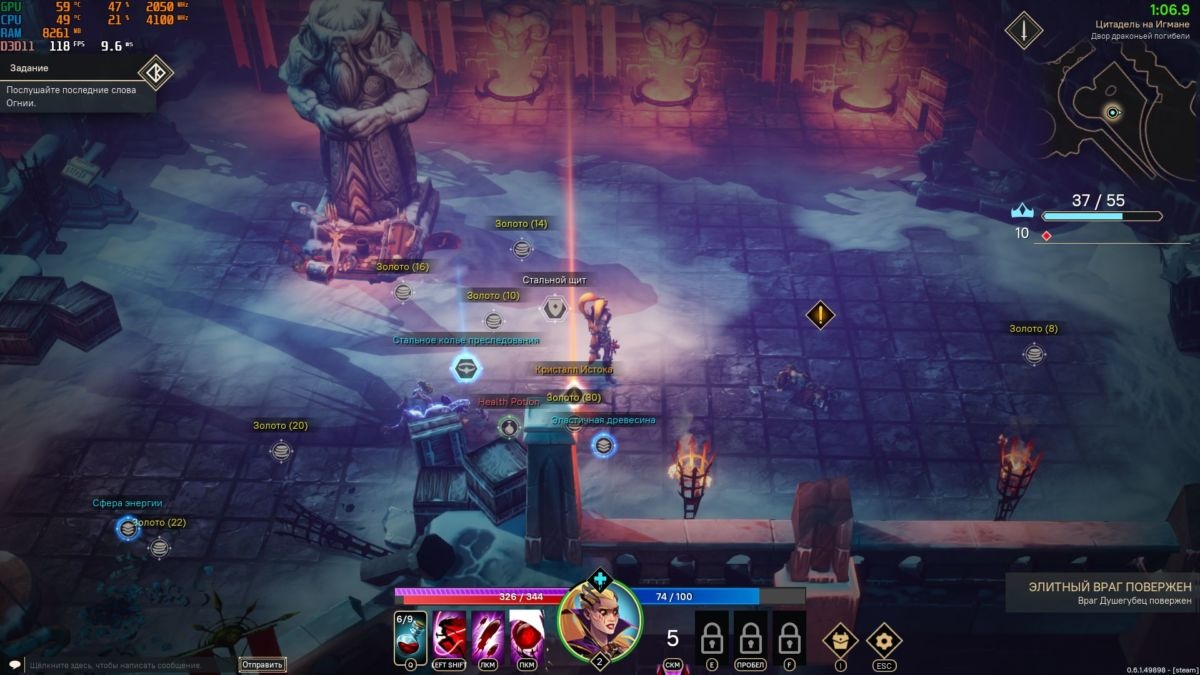Send the chat message with Отправить
The width and height of the screenshot is (1200, 675).
[x=263, y=664]
